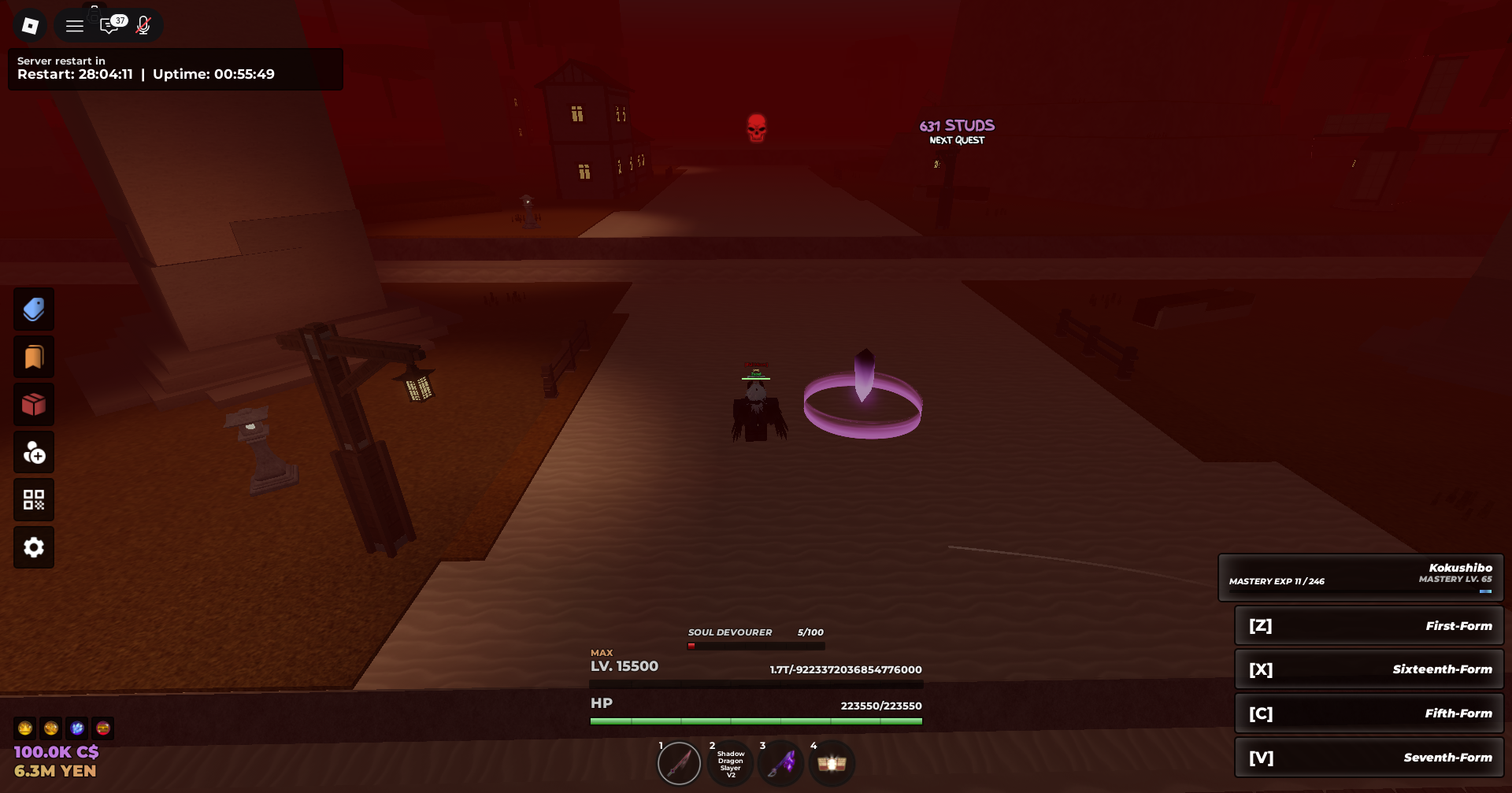Select the [V] Seventh-Form ability

coord(1369,757)
